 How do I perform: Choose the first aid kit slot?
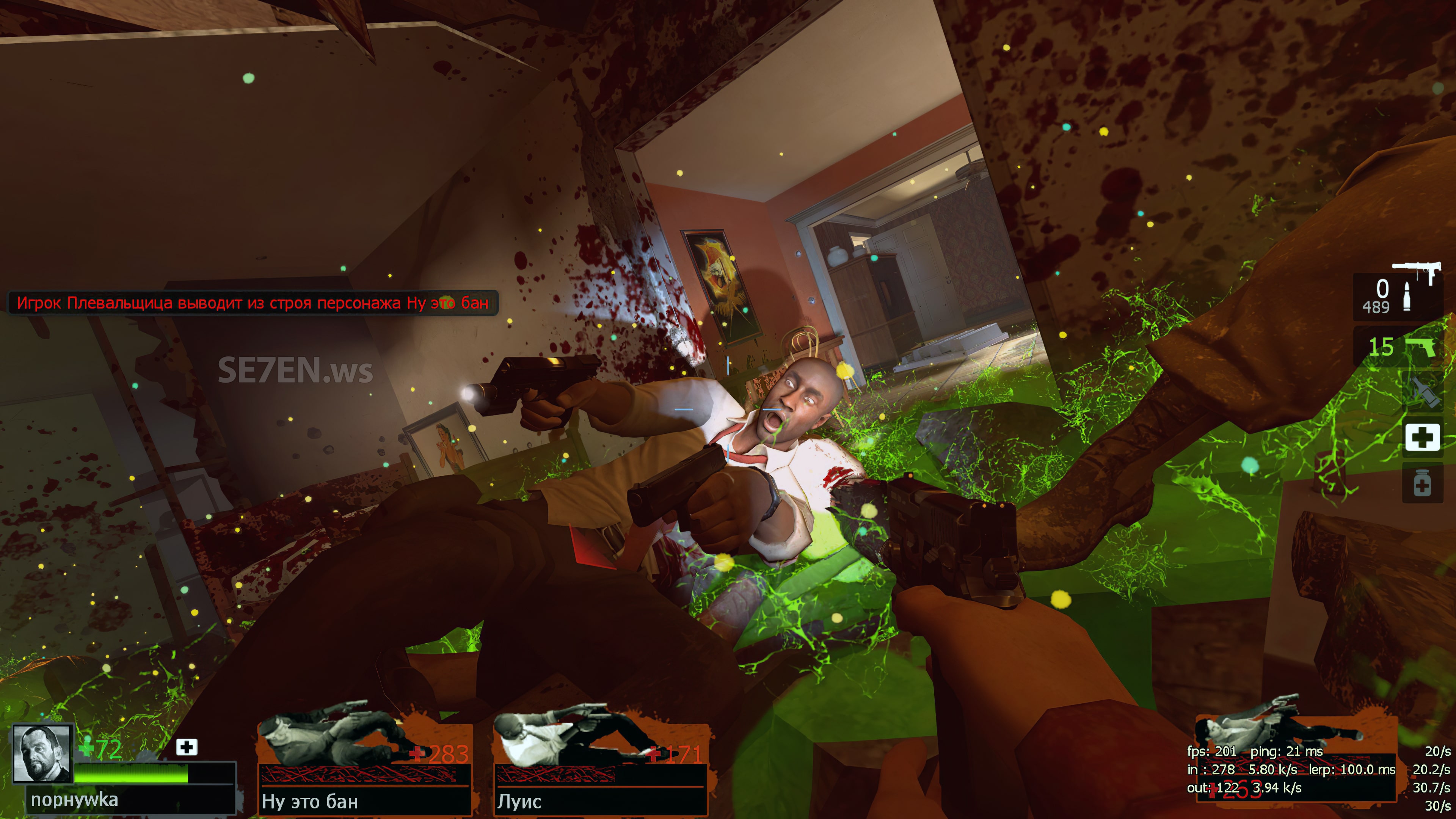point(1422,437)
